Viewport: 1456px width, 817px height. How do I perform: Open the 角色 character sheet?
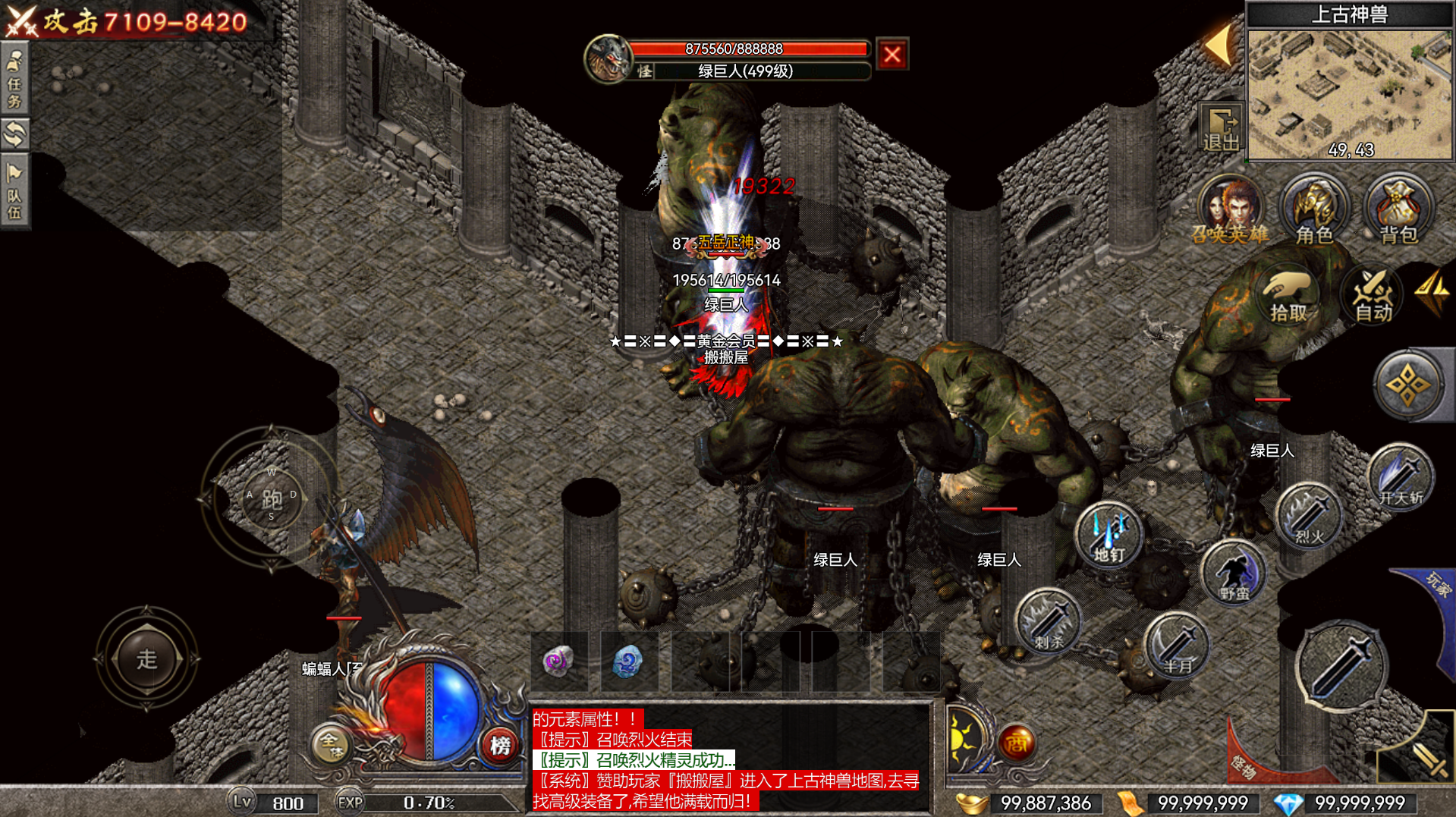pos(1314,210)
